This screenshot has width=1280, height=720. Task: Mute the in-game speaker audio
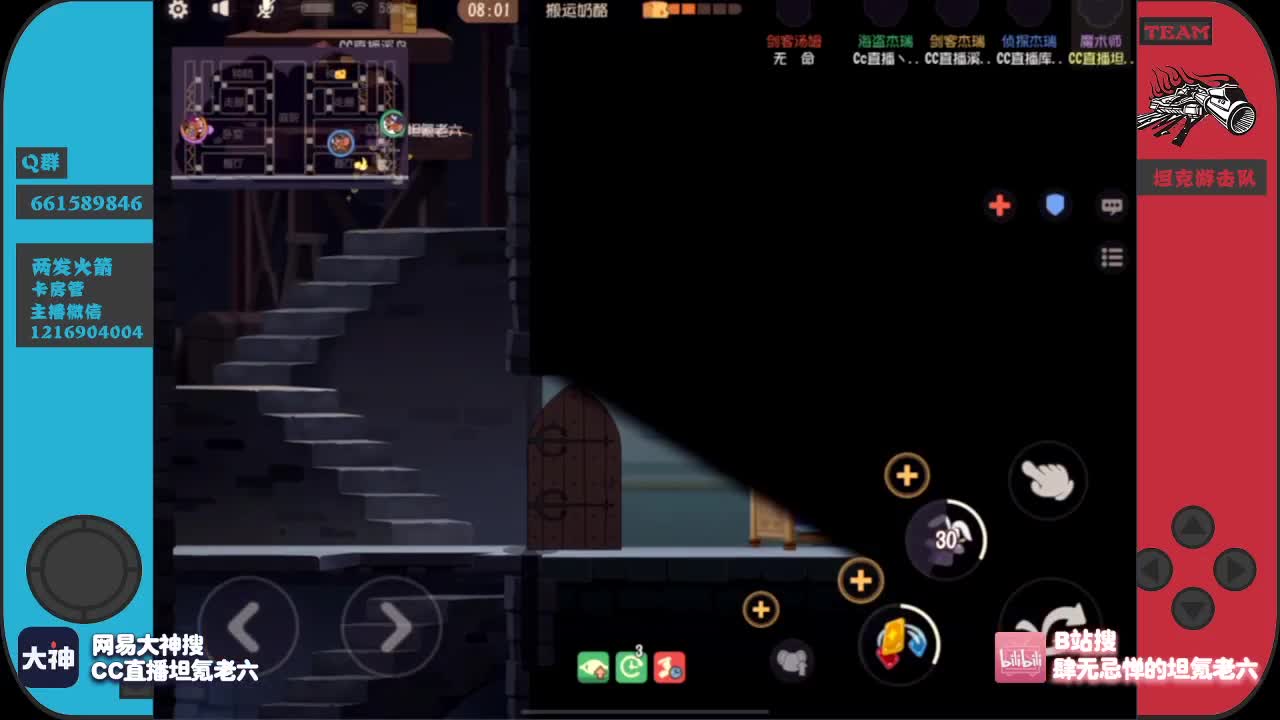222,10
